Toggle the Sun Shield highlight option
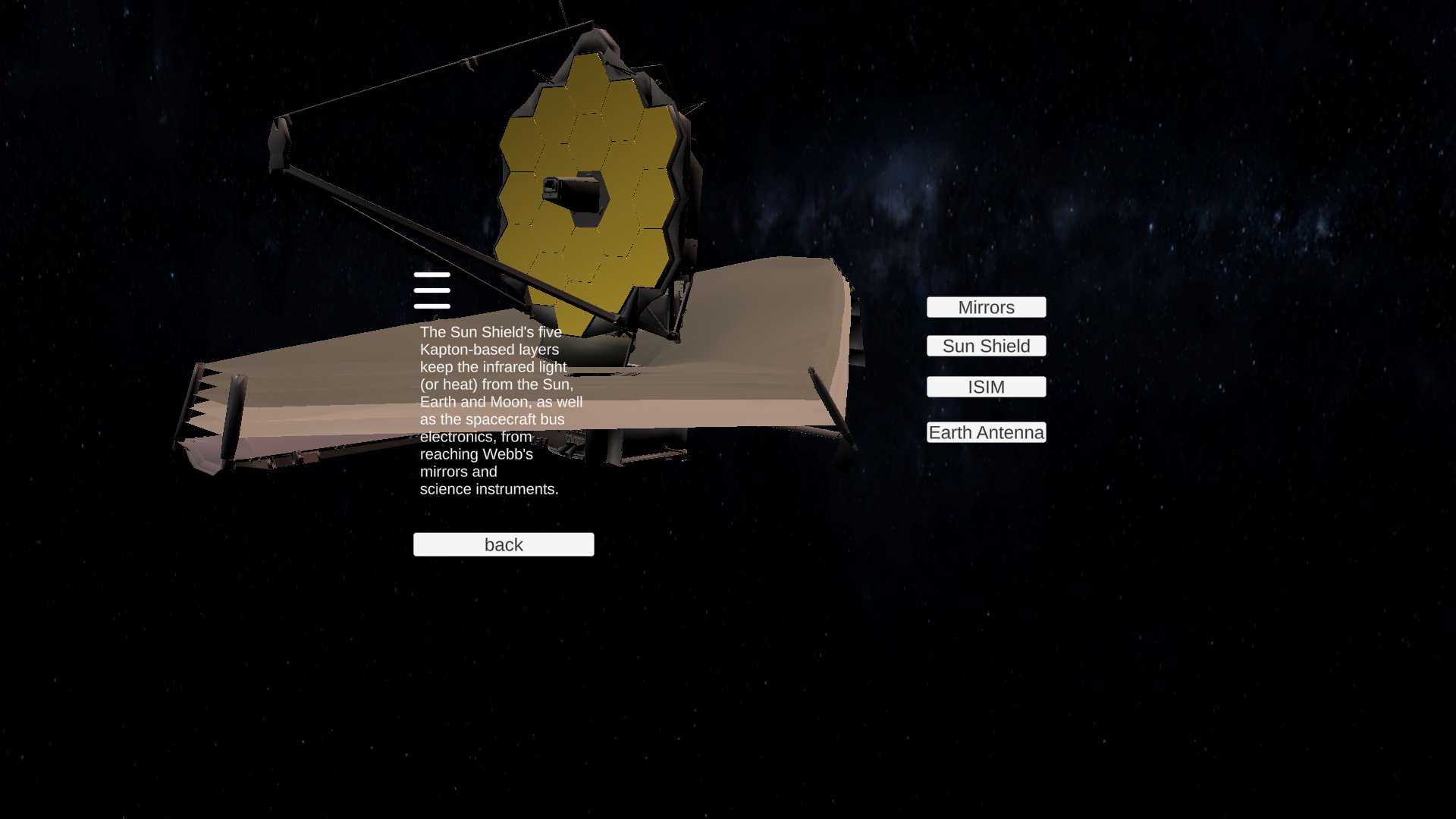The width and height of the screenshot is (1456, 819). click(986, 346)
